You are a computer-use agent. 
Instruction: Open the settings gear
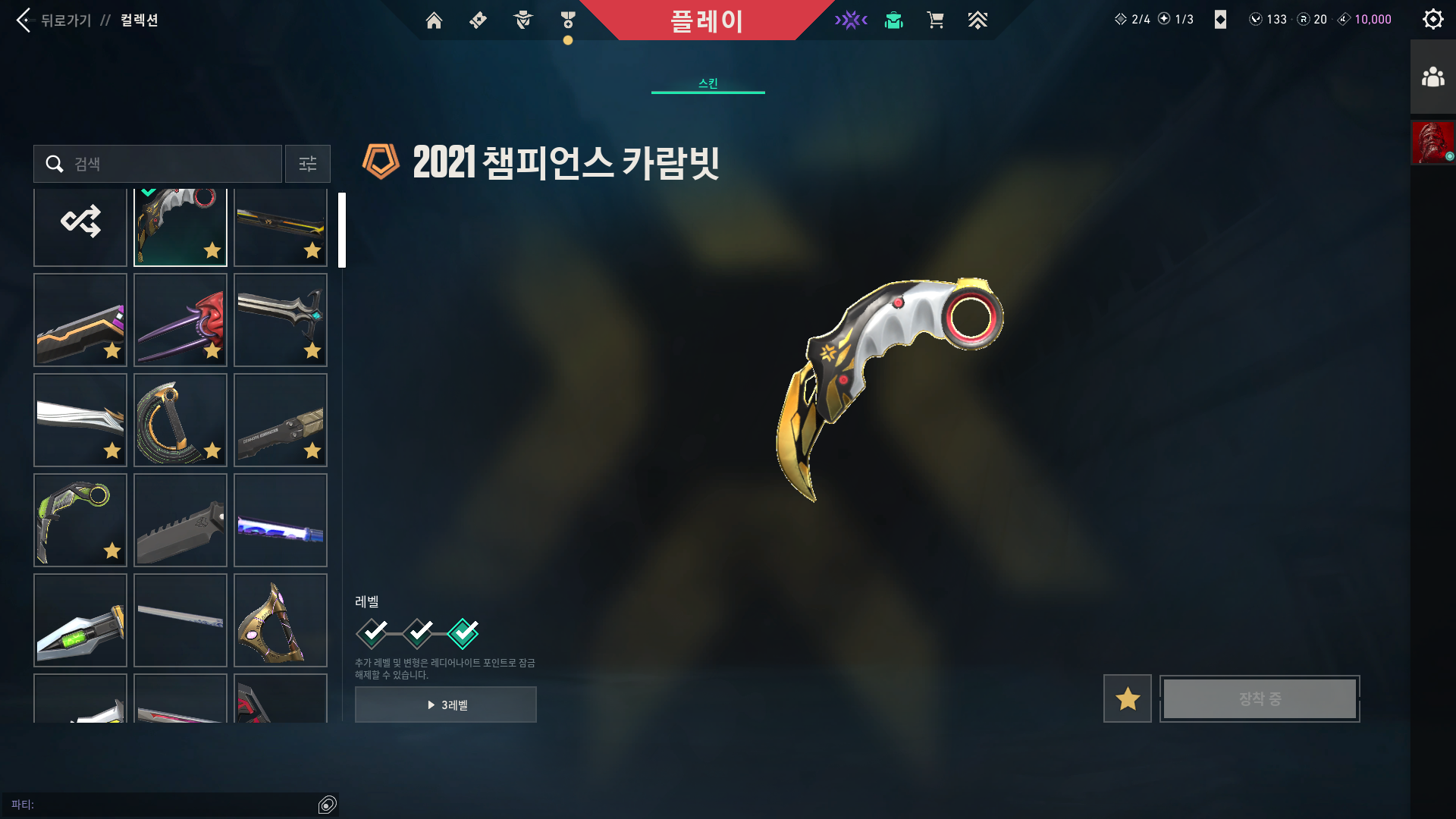point(1432,19)
